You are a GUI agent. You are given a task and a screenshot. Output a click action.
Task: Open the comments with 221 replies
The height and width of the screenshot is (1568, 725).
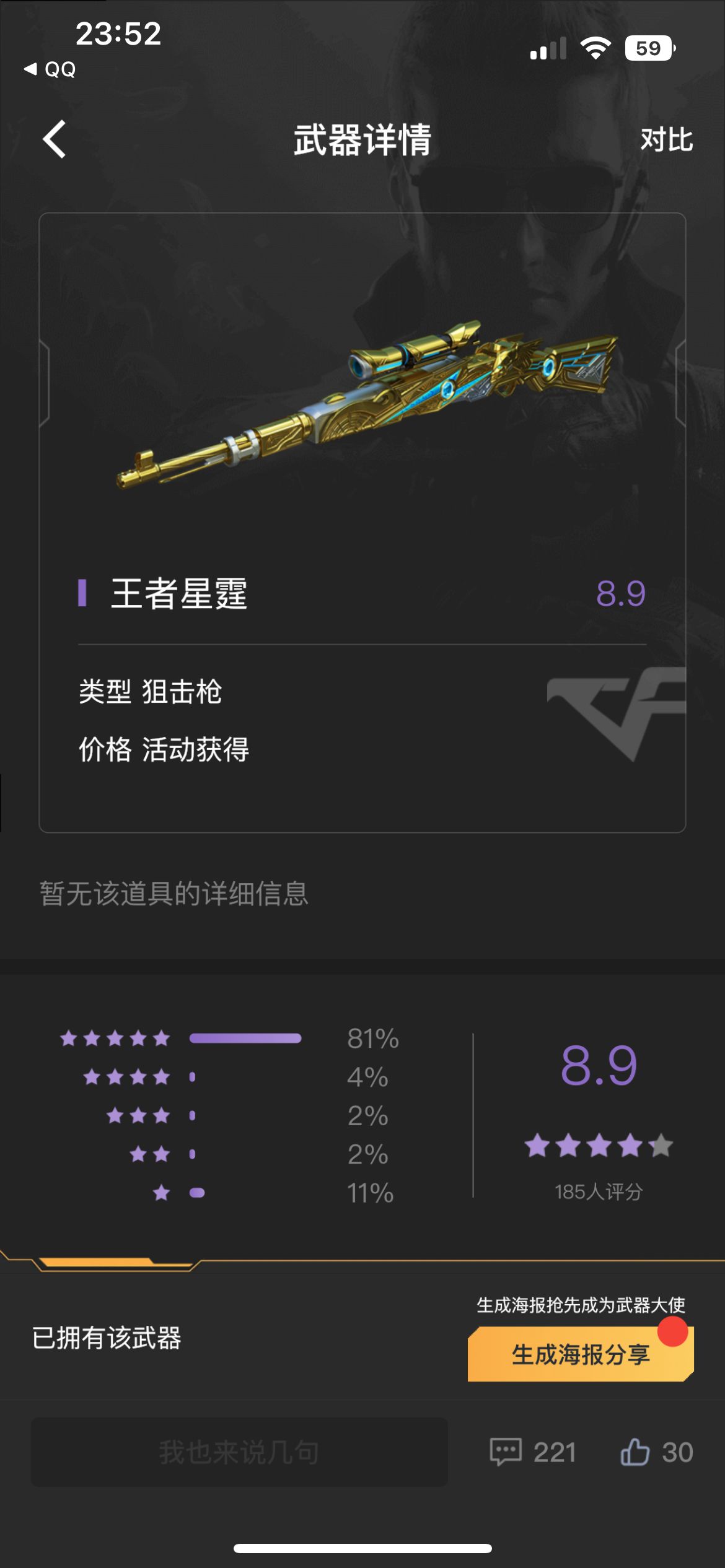tap(533, 1452)
